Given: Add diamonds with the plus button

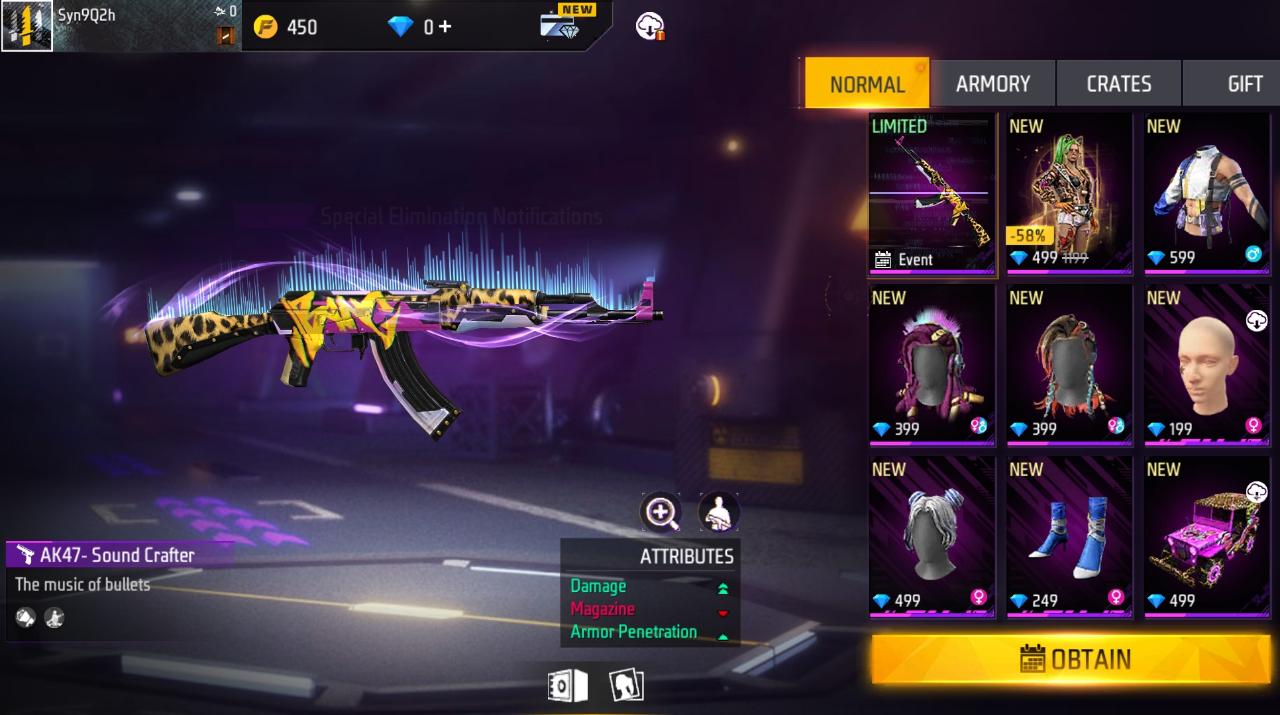Looking at the screenshot, I should 445,27.
